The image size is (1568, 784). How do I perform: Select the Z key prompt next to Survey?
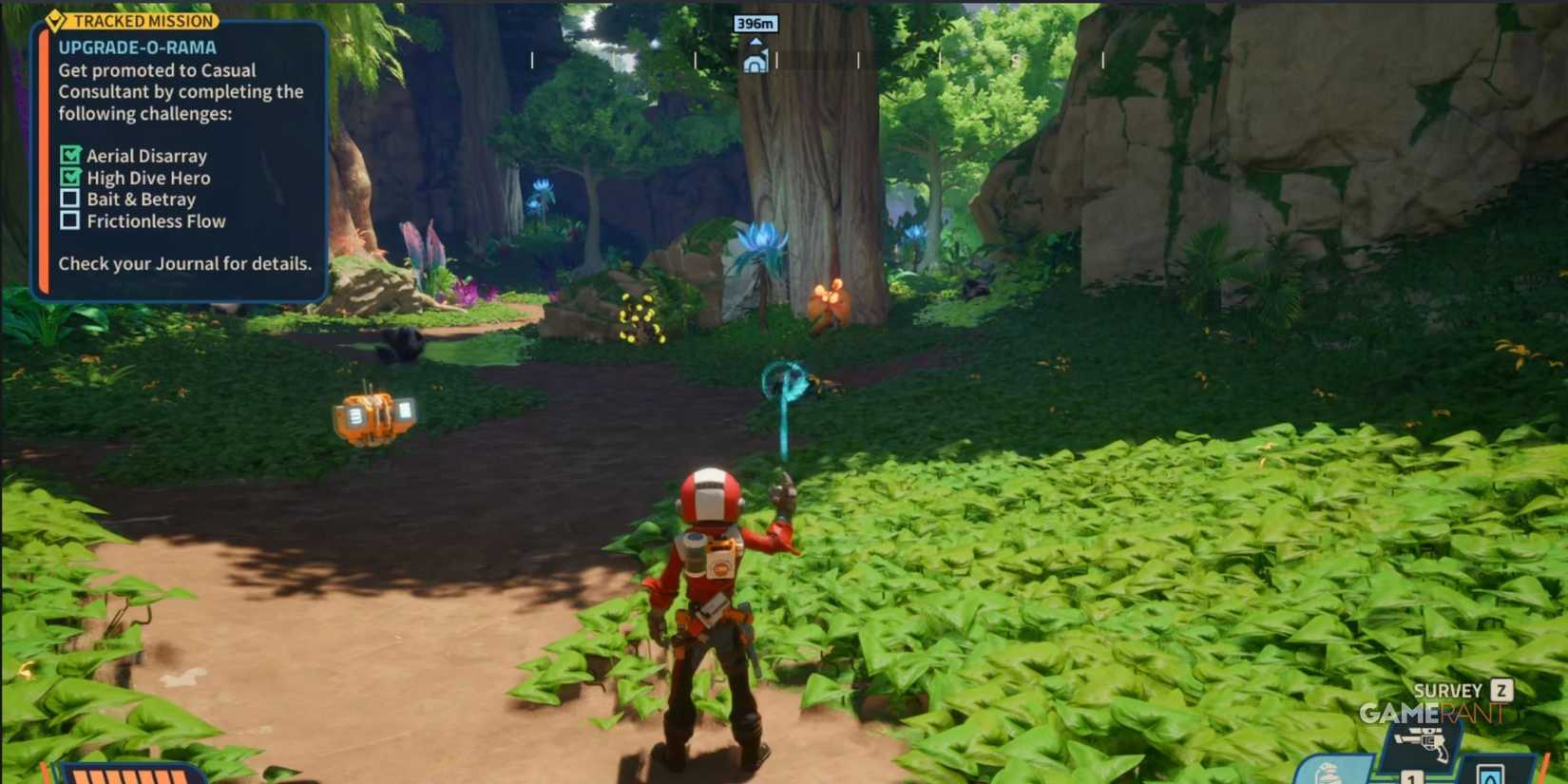[1501, 690]
